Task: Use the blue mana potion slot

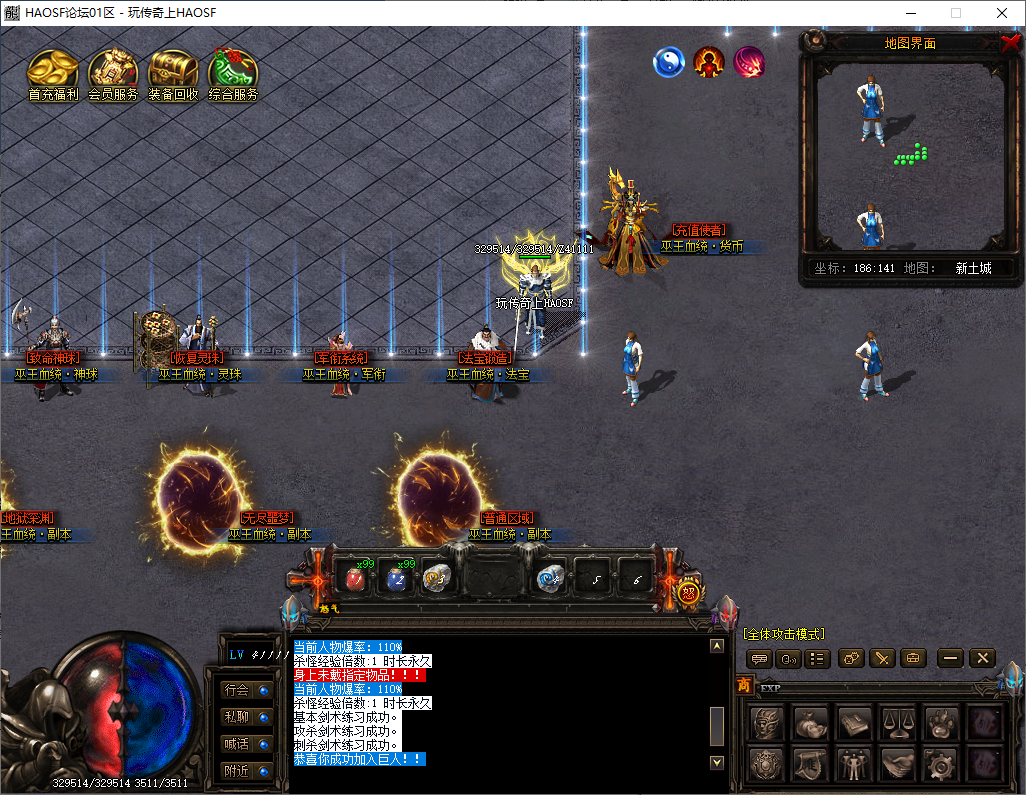Action: click(397, 578)
